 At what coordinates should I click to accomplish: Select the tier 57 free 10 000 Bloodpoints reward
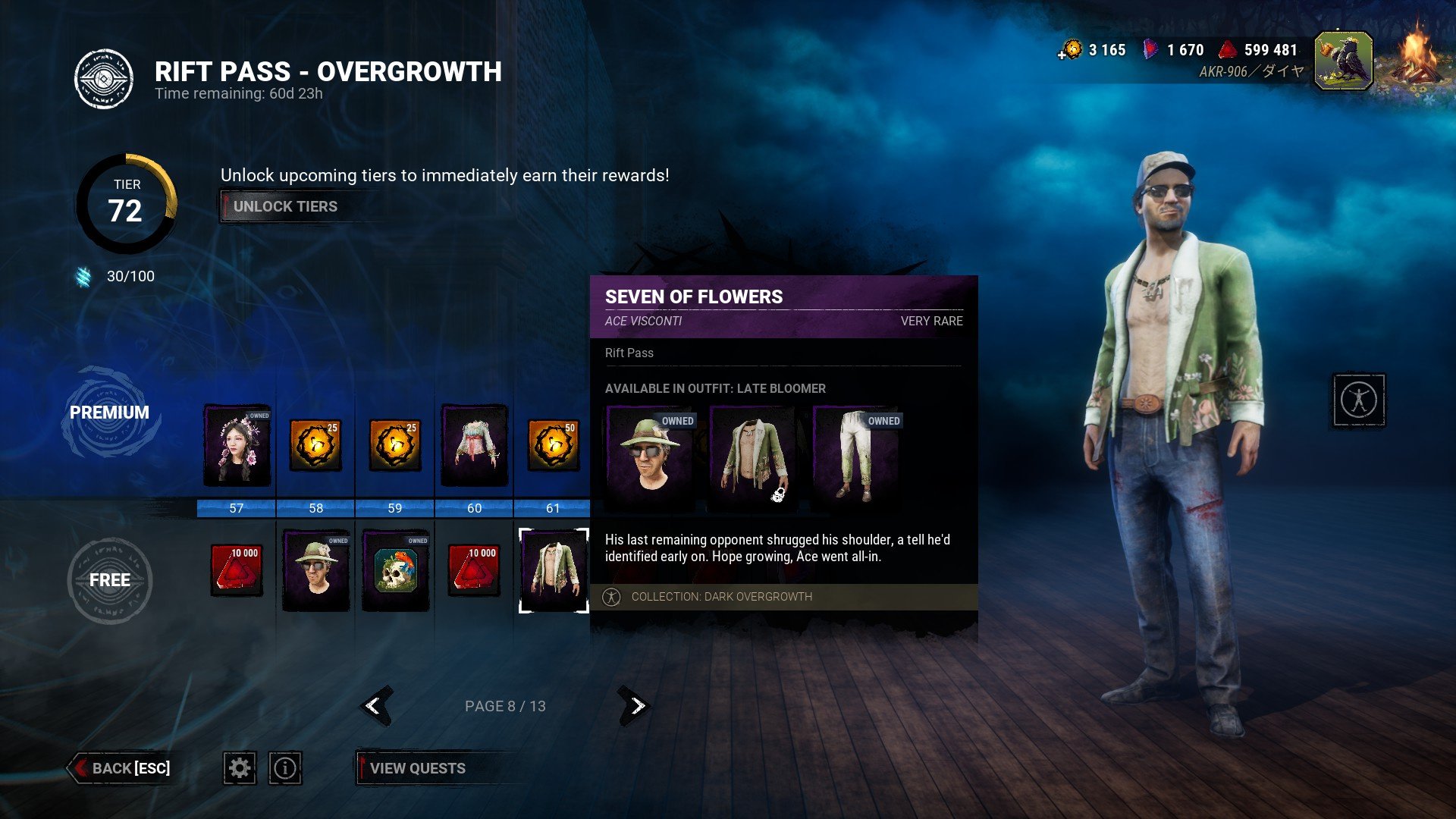tap(237, 570)
